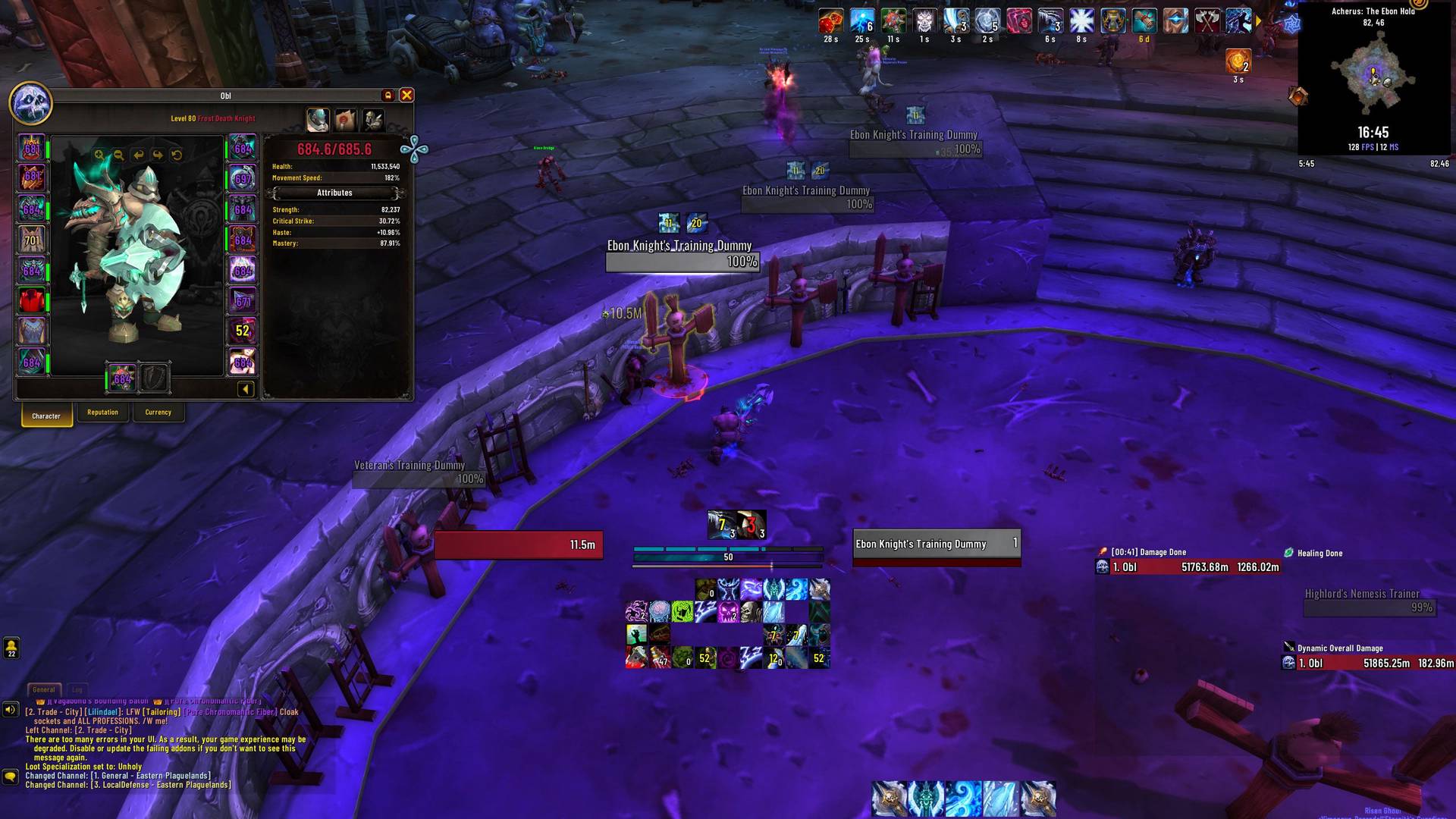Select the Character tab
This screenshot has height=819, width=1456.
coord(46,416)
